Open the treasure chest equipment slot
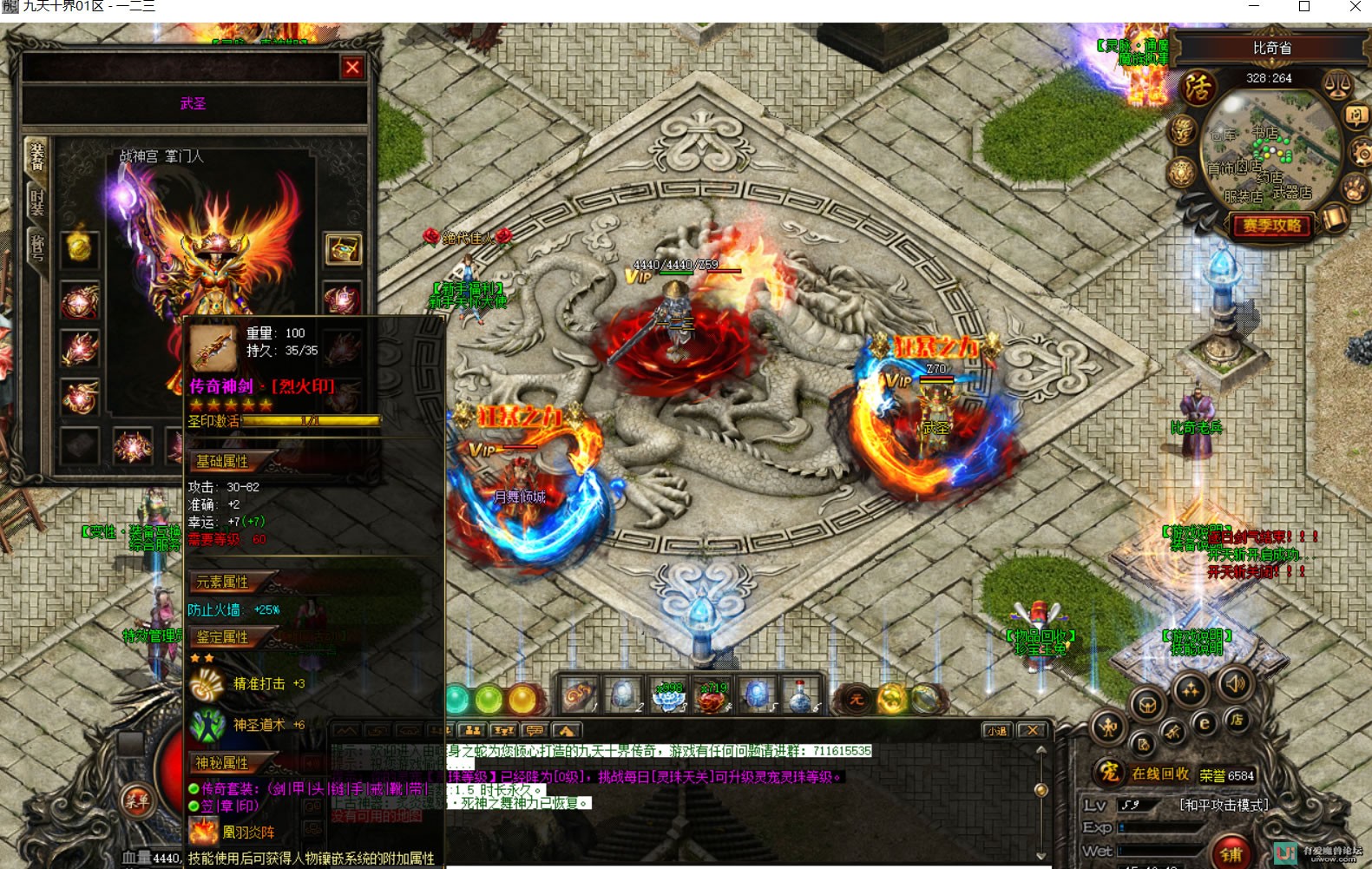The width and height of the screenshot is (1372, 869). point(342,249)
